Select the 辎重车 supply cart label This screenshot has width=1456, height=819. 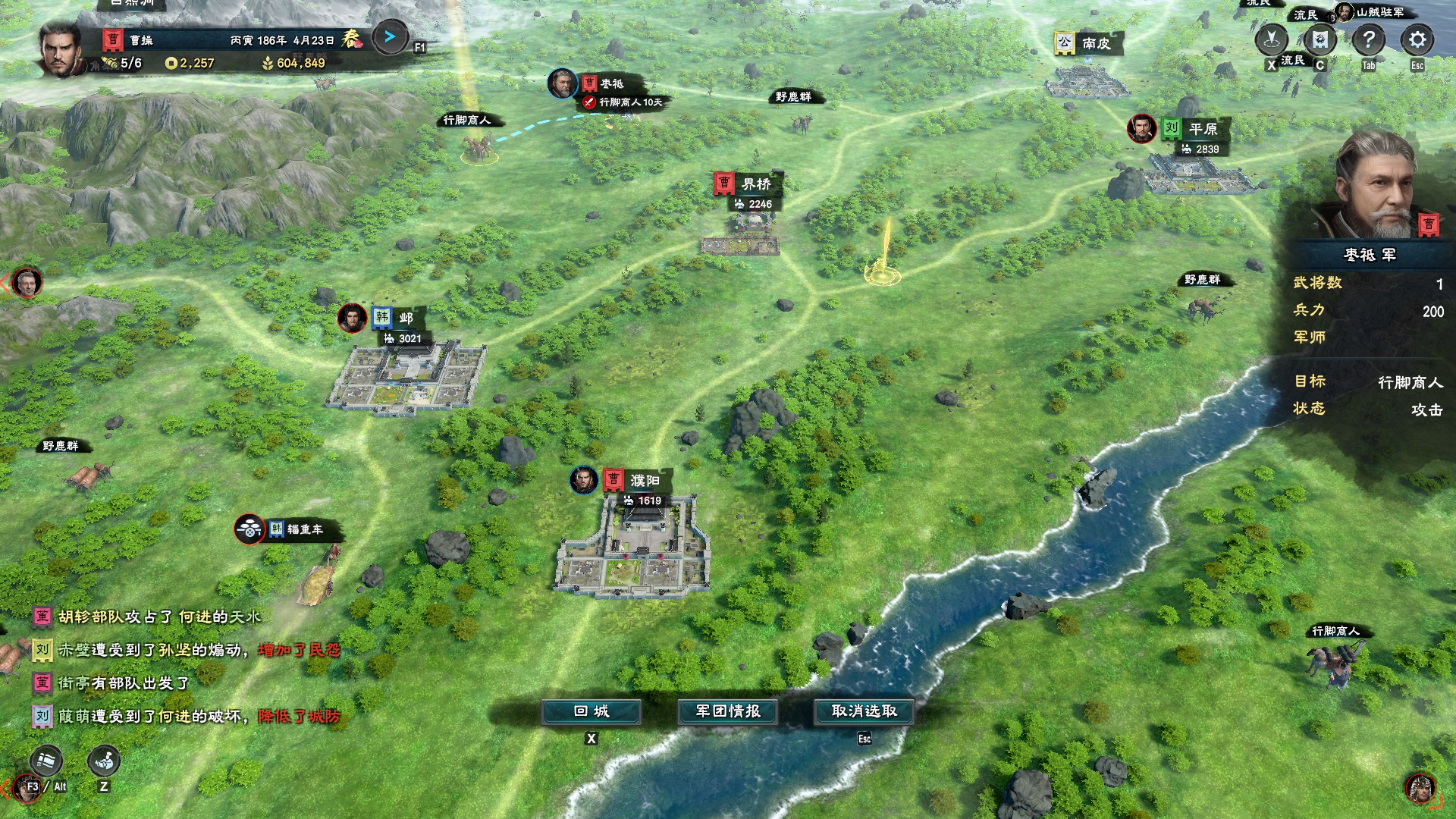point(304,529)
